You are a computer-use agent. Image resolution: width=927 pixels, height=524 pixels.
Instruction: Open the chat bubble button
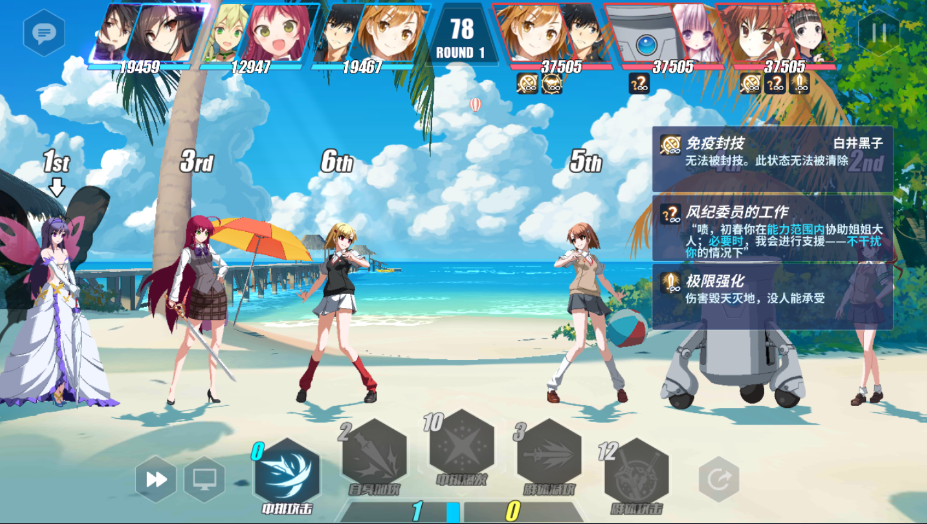[x=44, y=32]
